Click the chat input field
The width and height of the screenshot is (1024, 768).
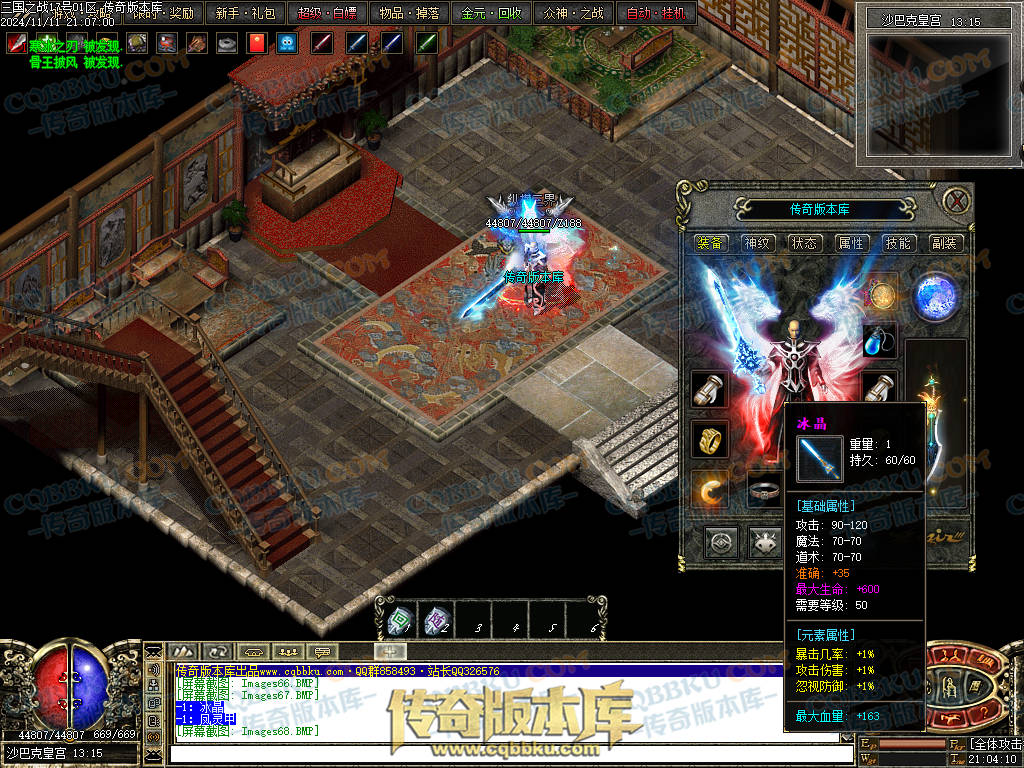point(500,752)
